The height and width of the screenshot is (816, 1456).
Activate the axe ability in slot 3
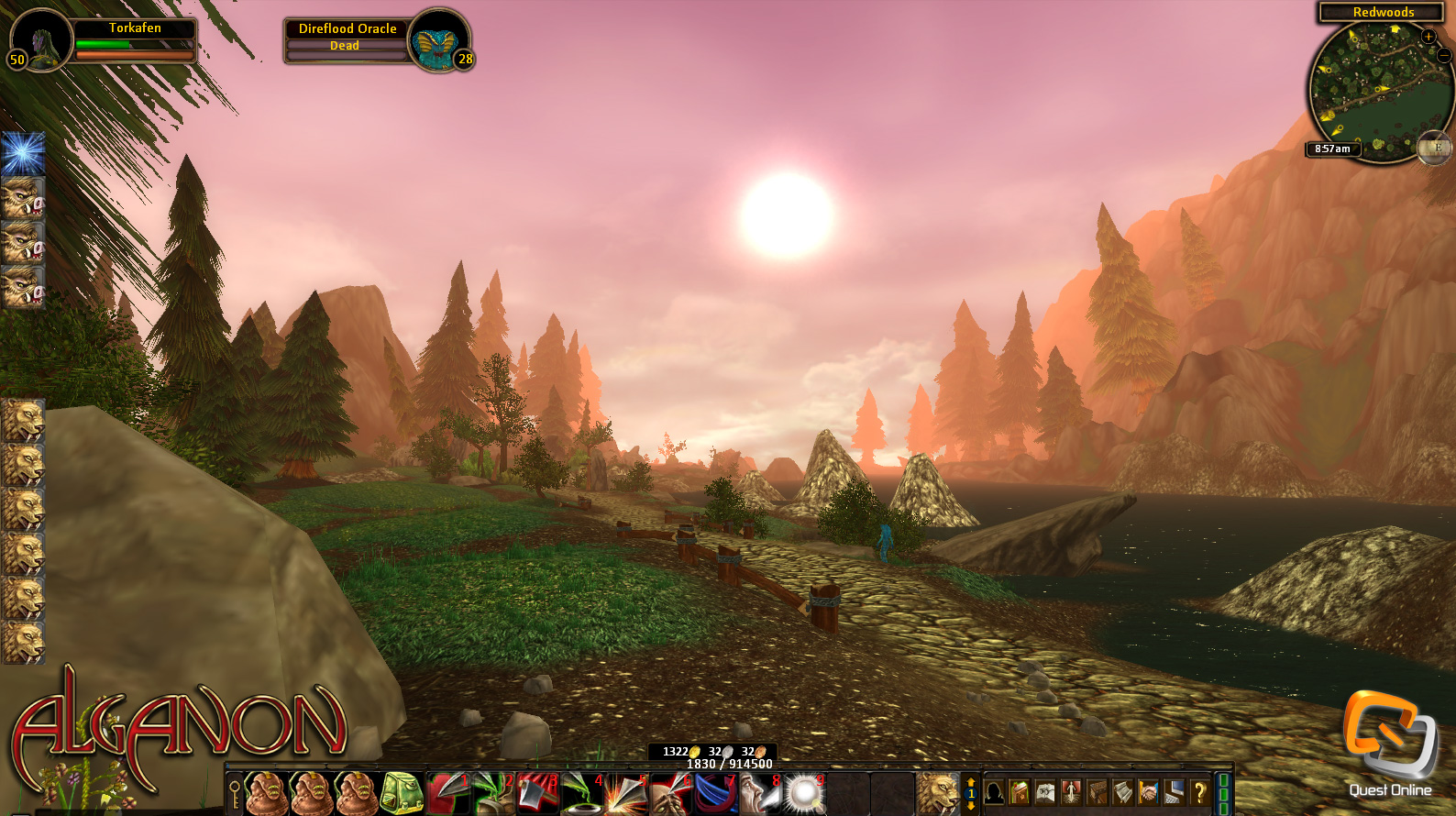538,793
